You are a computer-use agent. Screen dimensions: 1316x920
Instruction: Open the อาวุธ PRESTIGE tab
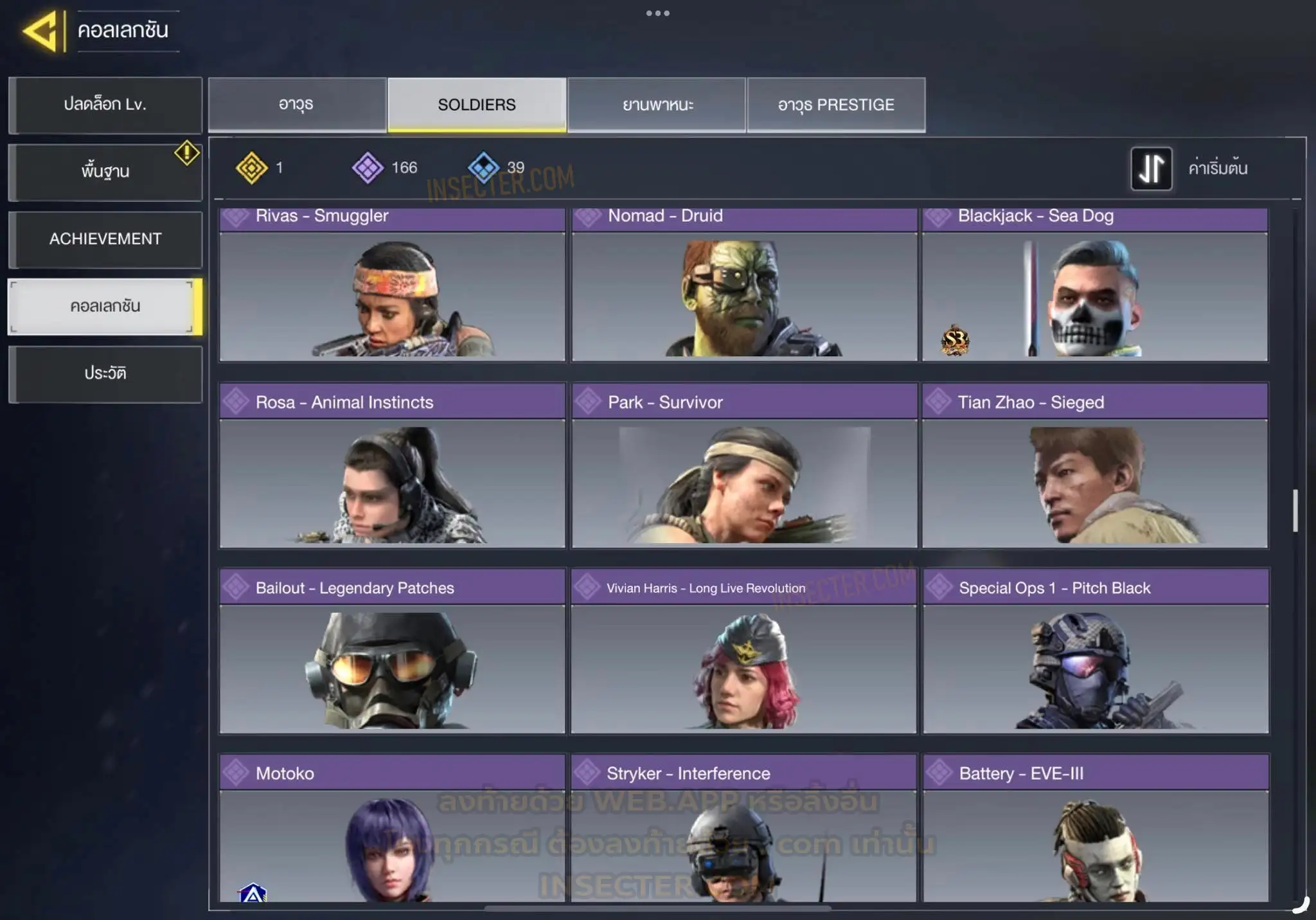(x=836, y=105)
